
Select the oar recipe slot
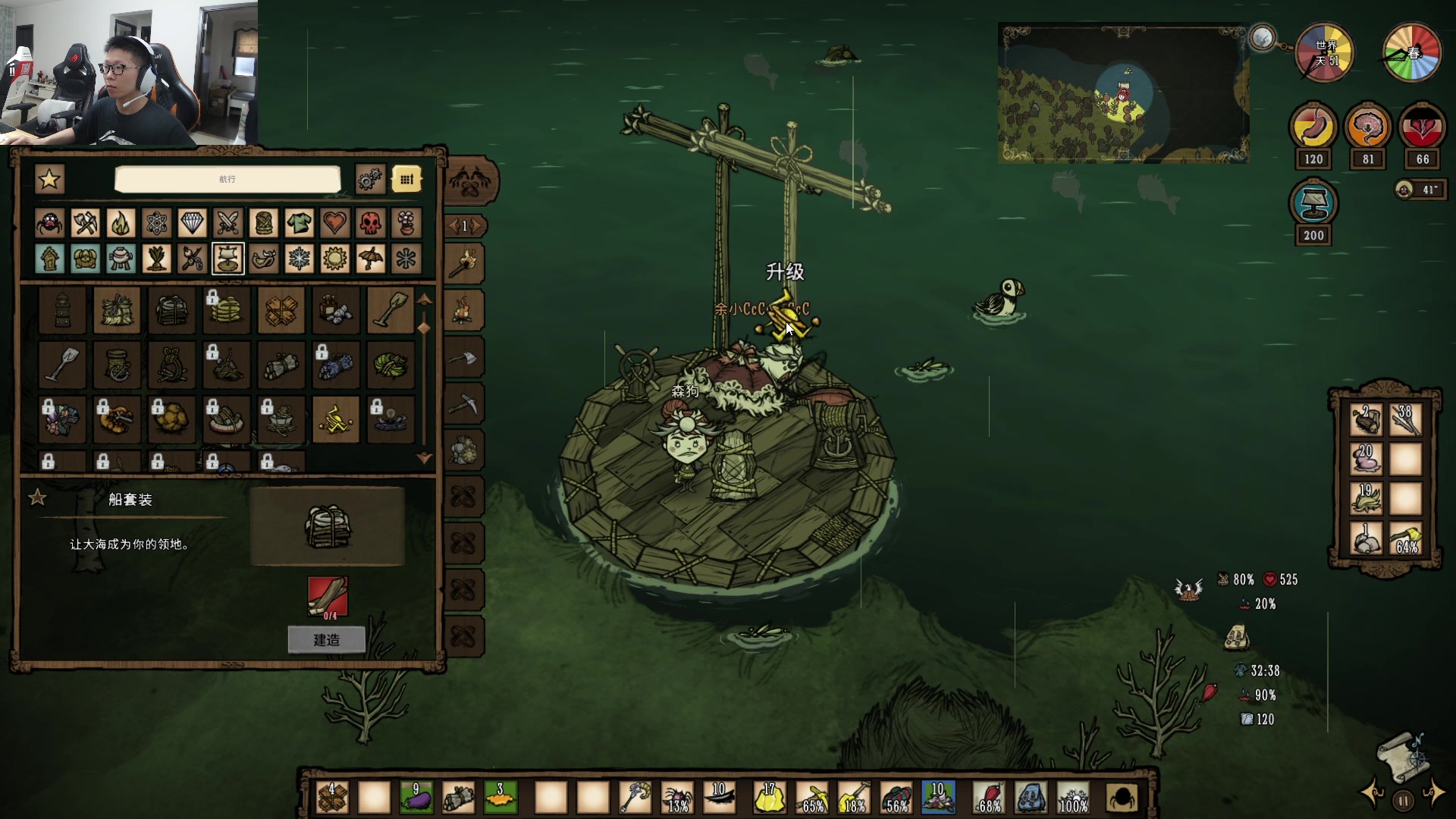pos(391,310)
